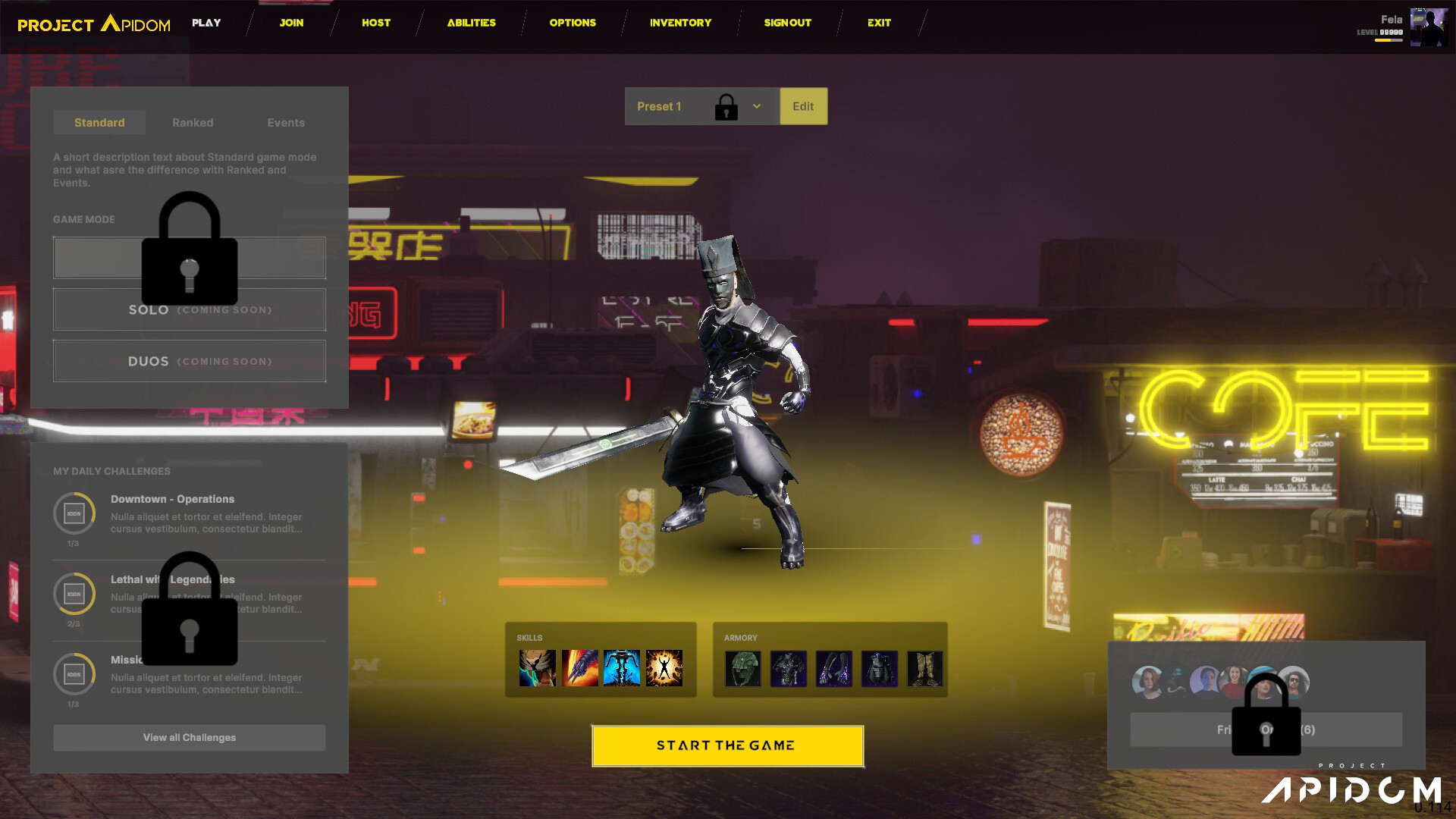The image size is (1456, 819).
Task: Click the explosion skill ability icon
Action: [665, 669]
